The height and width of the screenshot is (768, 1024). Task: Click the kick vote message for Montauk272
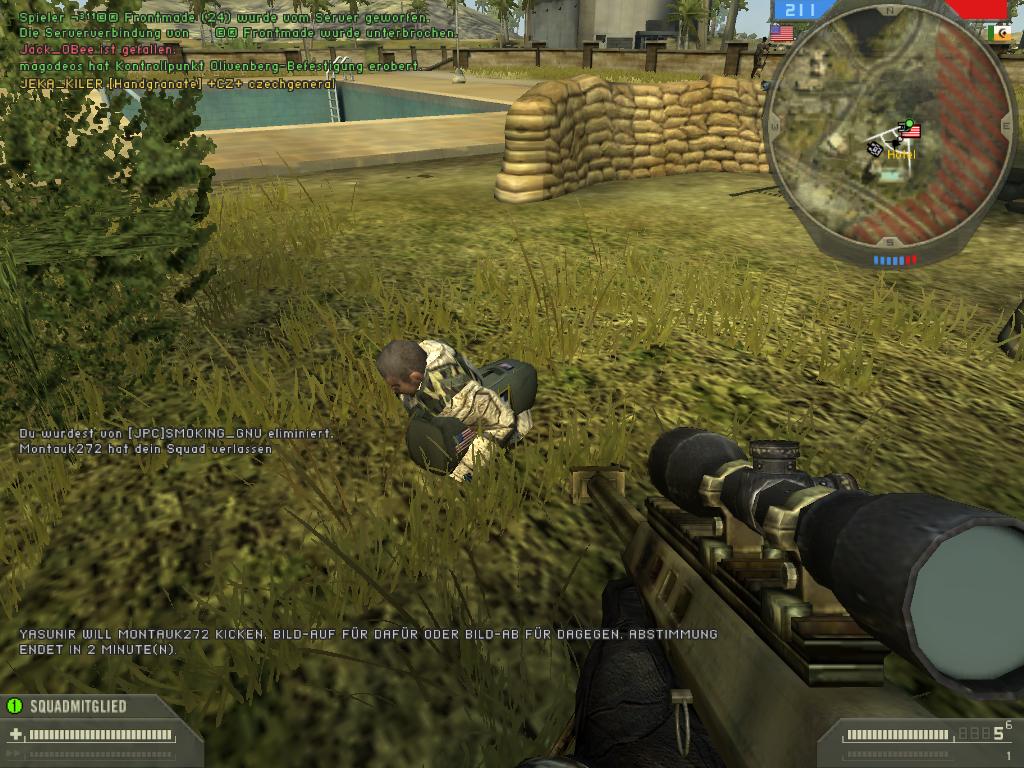point(368,641)
